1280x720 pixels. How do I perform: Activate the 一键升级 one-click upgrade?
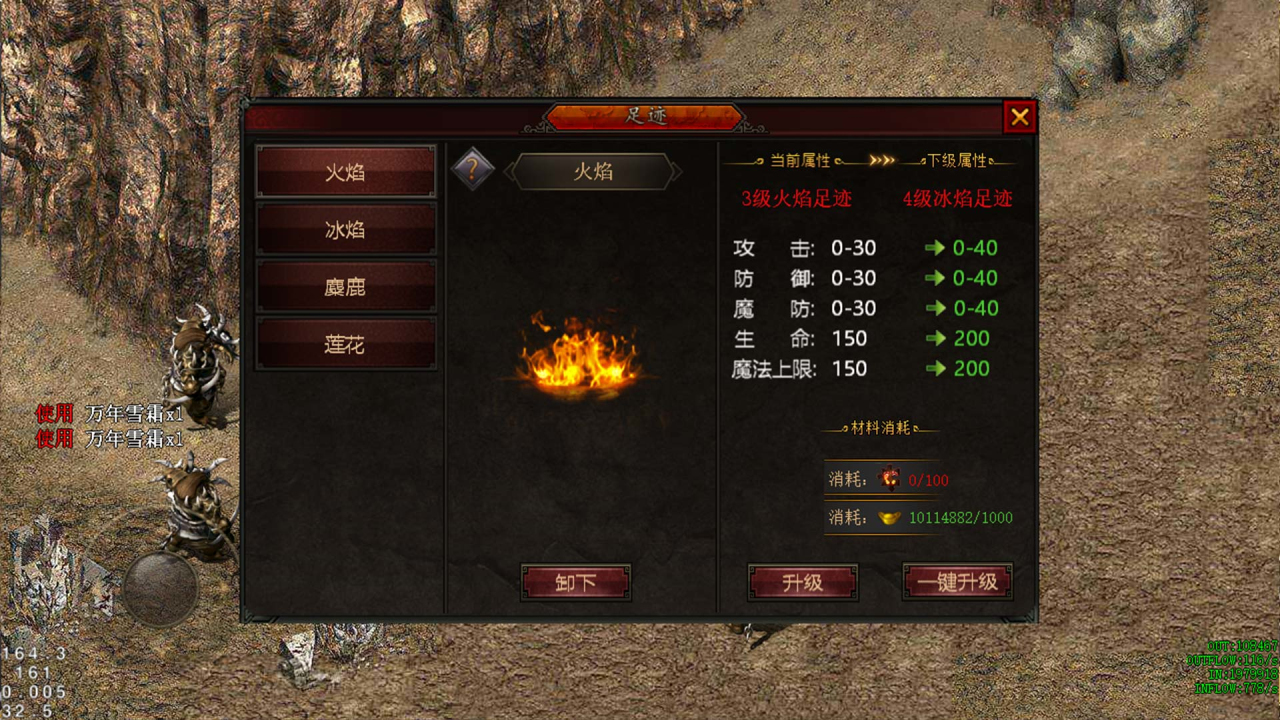click(957, 582)
